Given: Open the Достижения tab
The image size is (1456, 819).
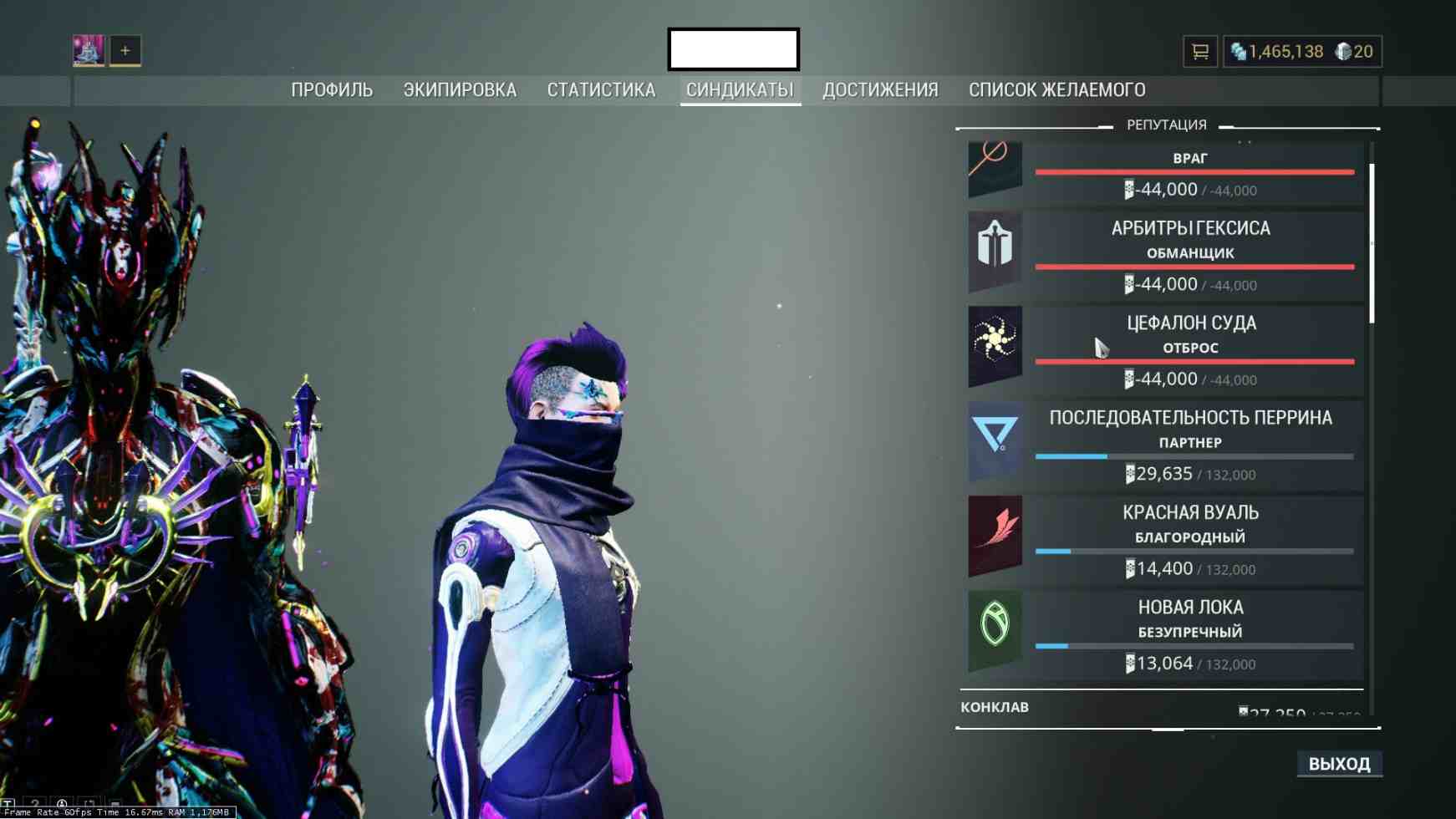Looking at the screenshot, I should [880, 90].
